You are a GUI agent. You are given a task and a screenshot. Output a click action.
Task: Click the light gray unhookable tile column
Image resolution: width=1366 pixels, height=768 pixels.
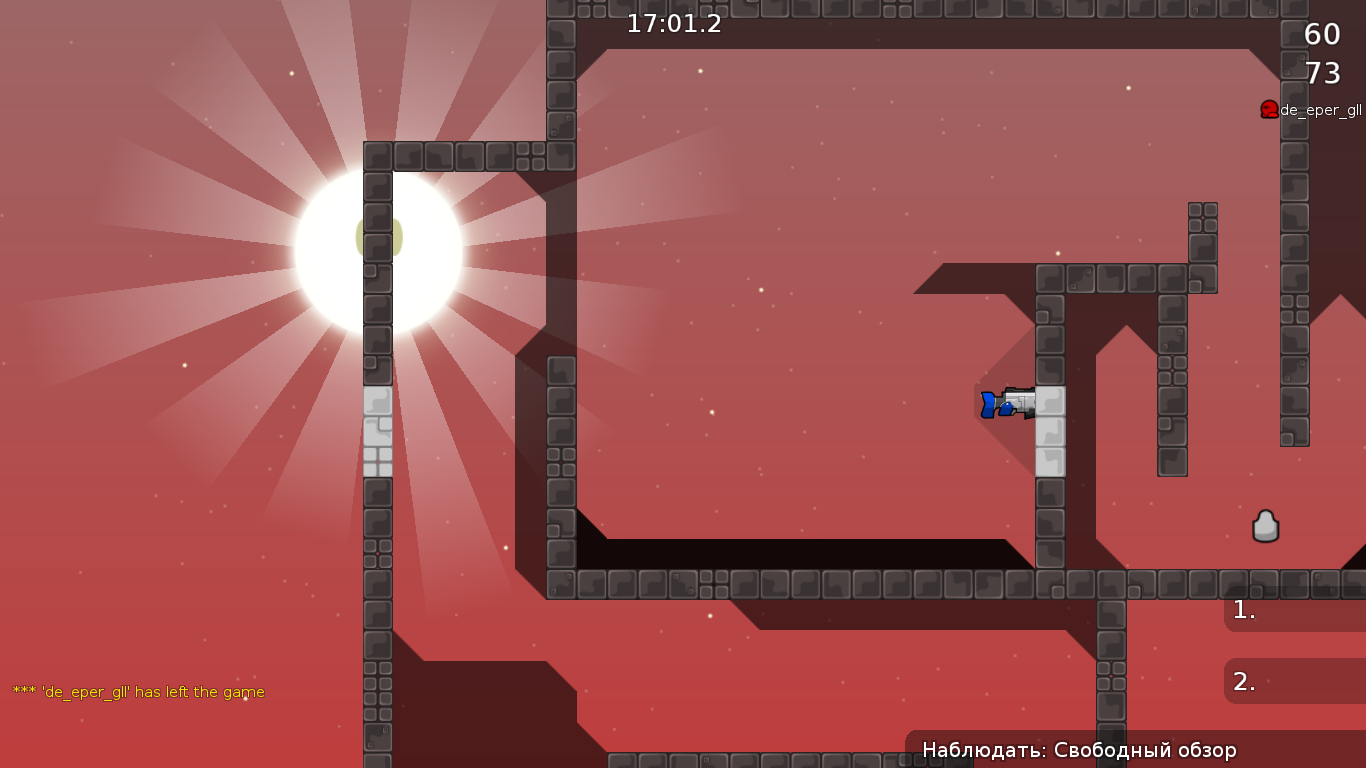(x=379, y=430)
